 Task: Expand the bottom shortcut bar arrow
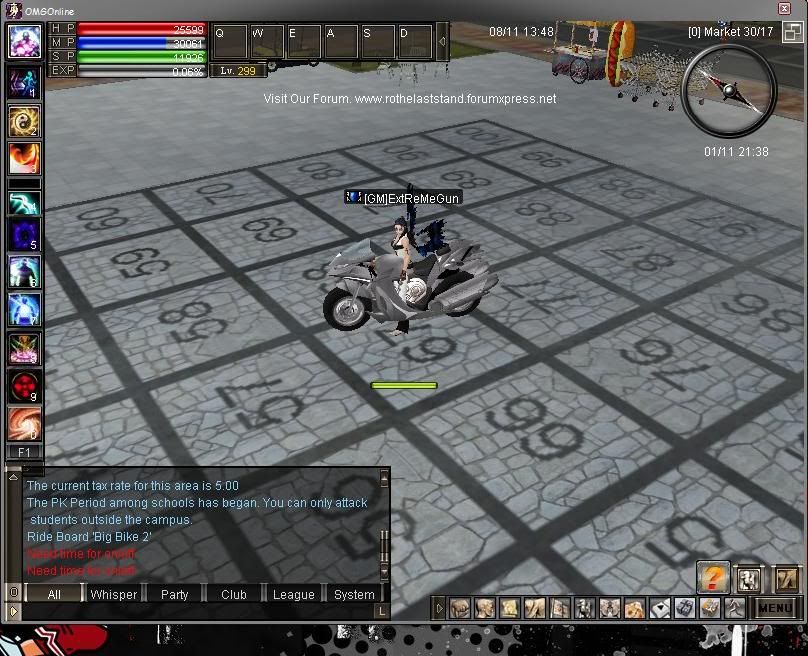coord(439,608)
